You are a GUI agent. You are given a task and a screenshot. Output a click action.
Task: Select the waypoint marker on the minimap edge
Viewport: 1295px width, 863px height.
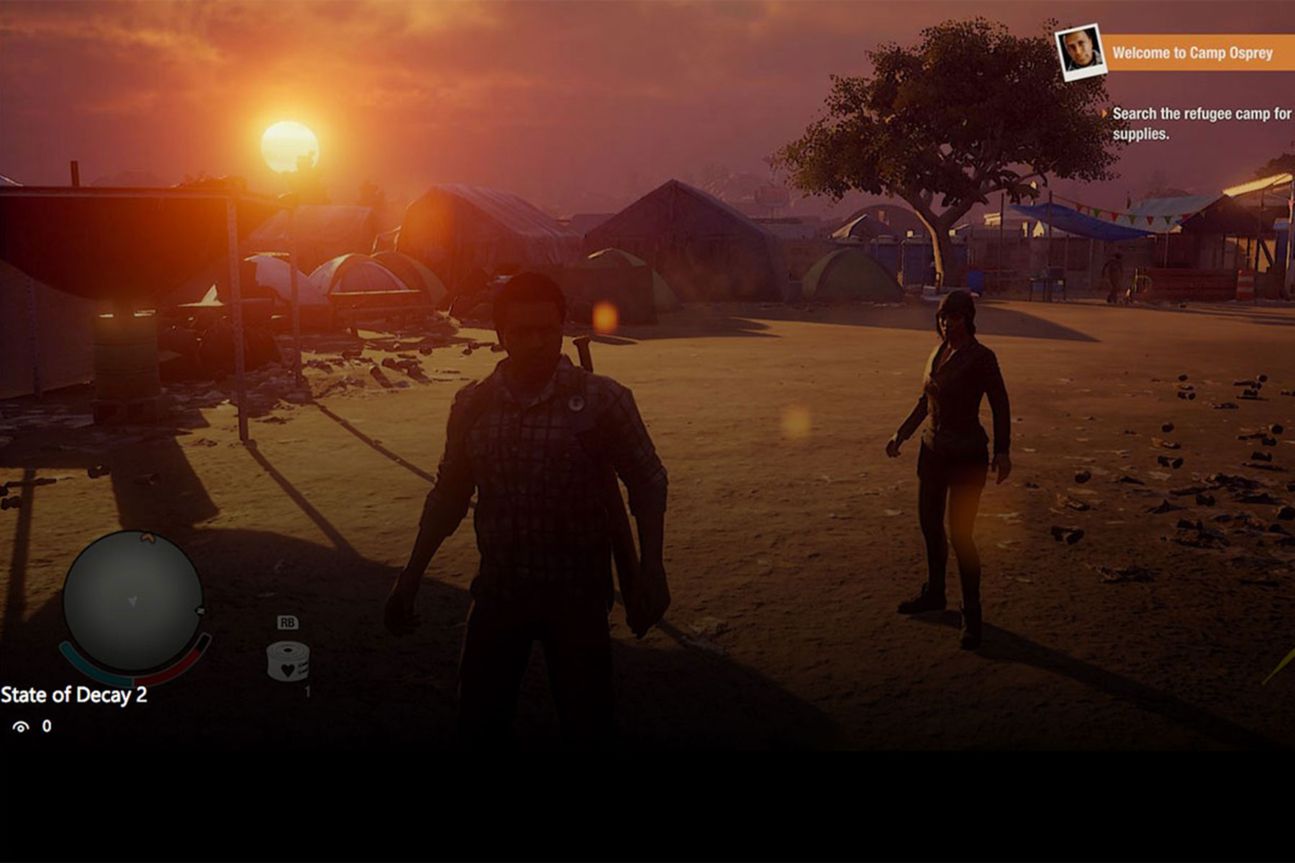pos(200,610)
